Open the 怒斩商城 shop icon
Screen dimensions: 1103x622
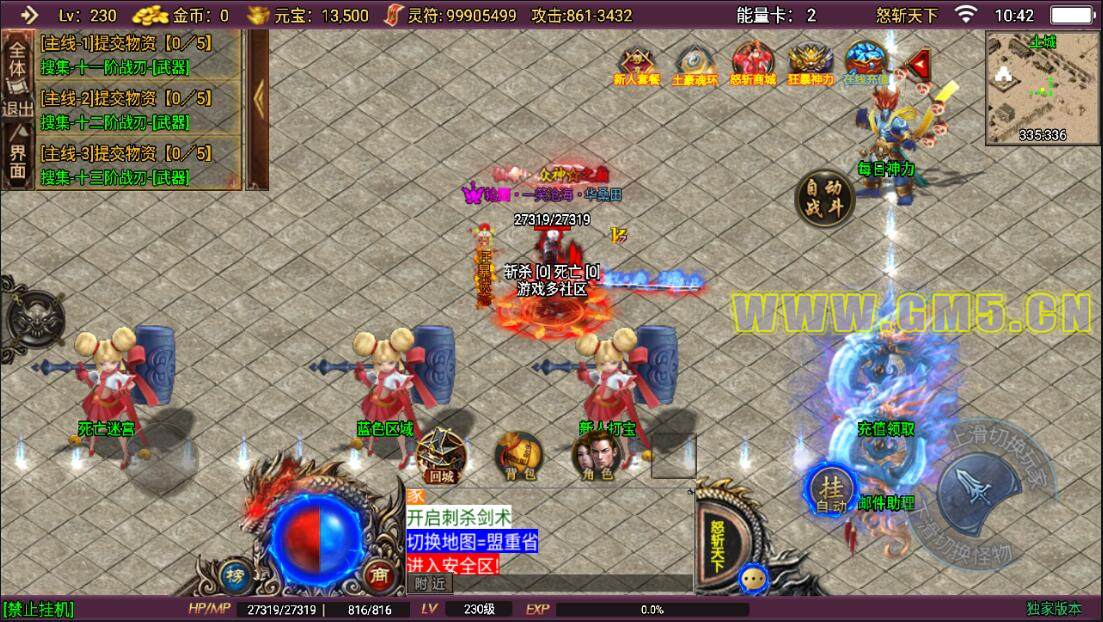753,62
